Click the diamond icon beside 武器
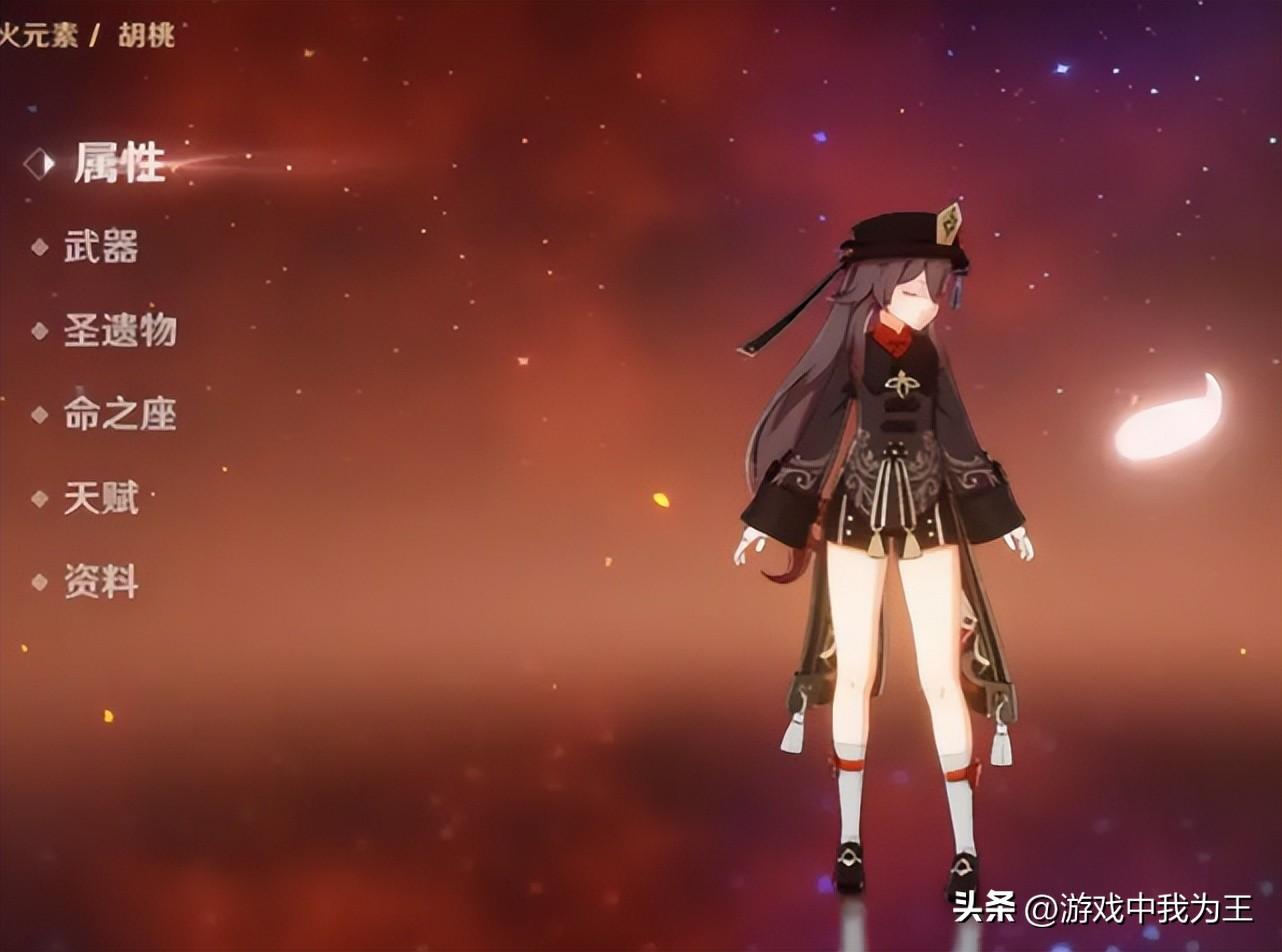 38,248
